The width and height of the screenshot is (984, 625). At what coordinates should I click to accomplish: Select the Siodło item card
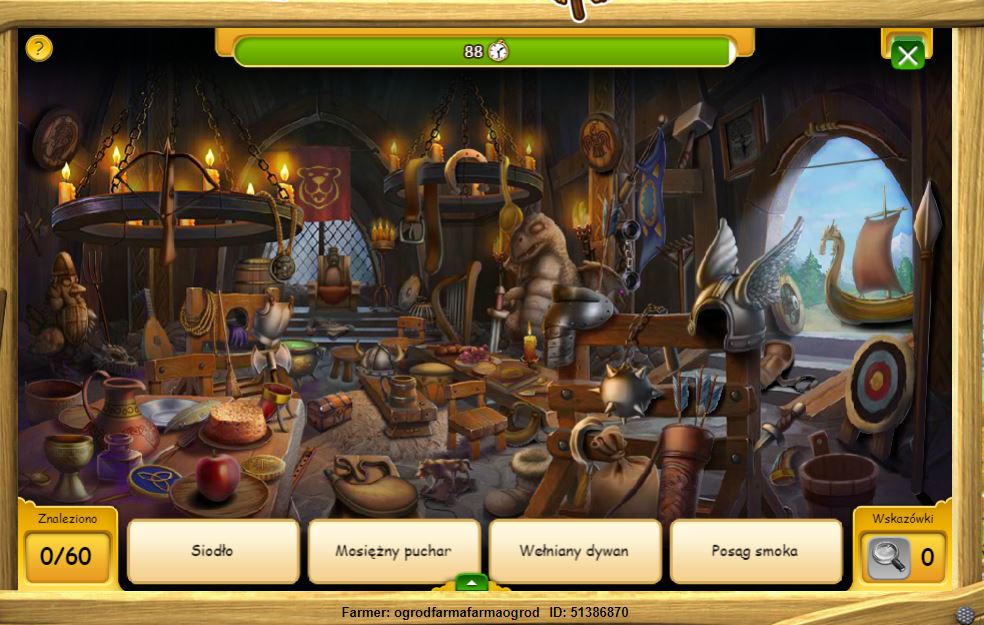[213, 550]
